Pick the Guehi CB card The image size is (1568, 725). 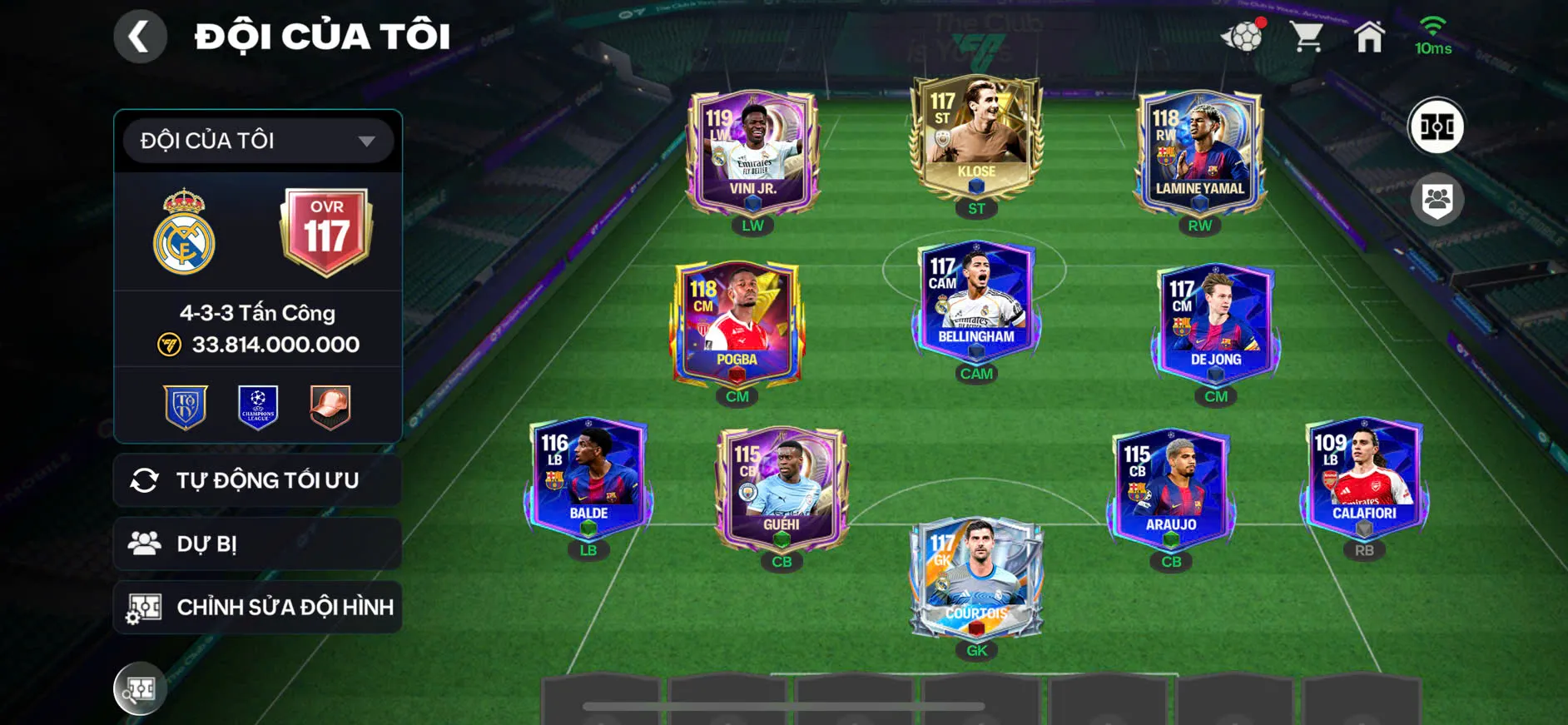coord(782,489)
